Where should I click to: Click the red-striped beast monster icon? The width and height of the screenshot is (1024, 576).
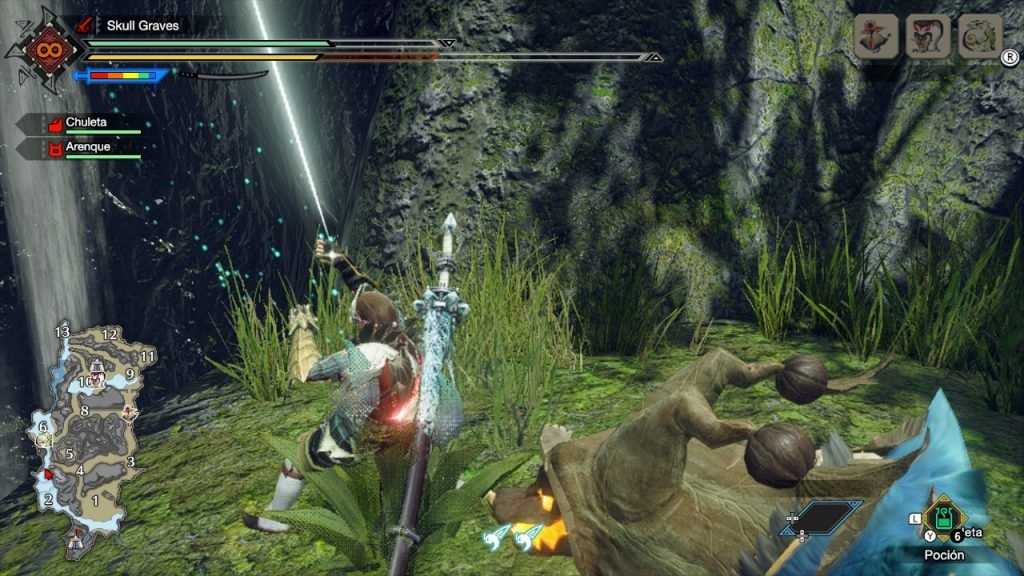pos(928,36)
